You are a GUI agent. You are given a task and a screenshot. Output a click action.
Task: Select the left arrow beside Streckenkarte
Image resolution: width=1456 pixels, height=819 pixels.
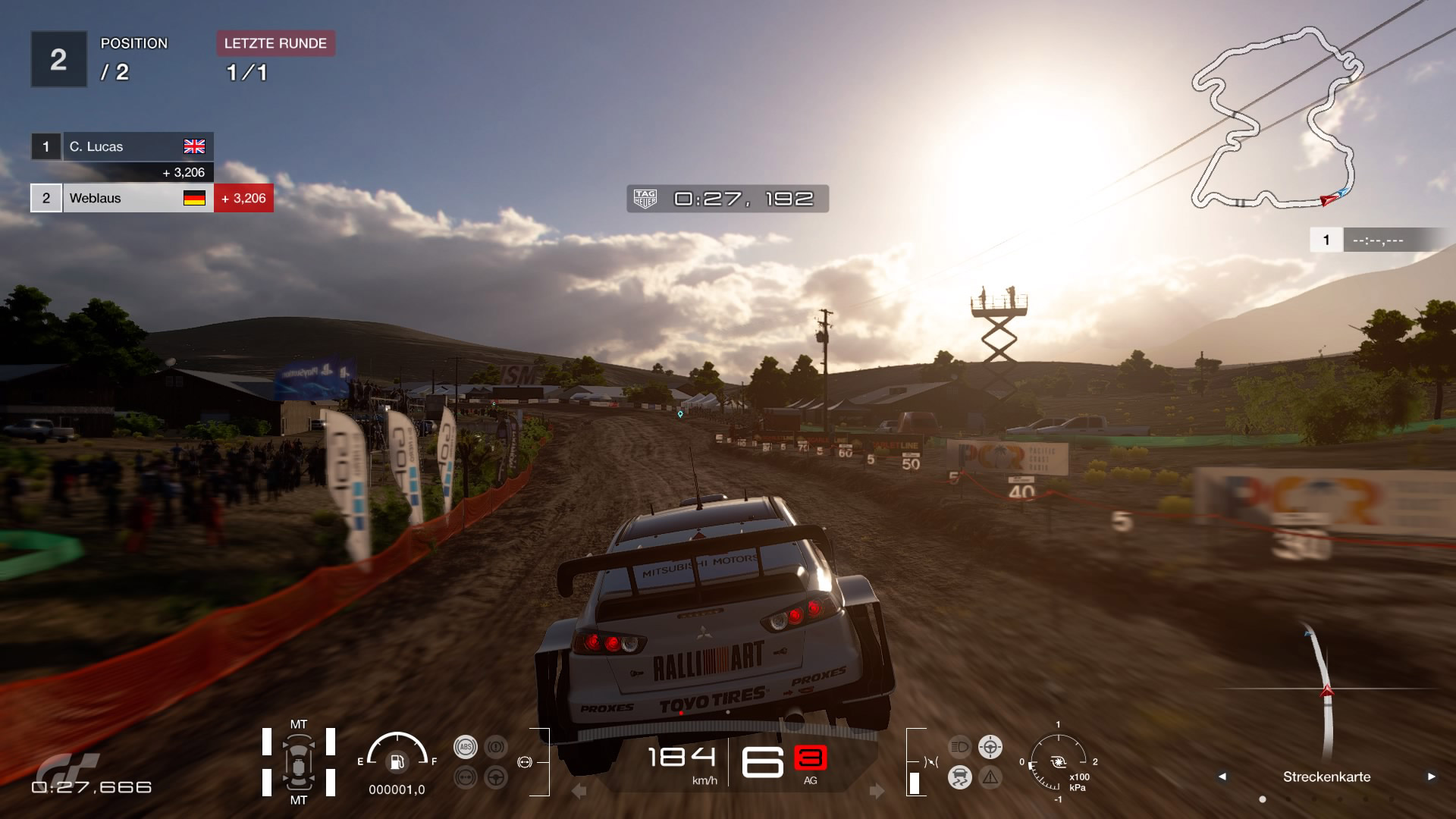(1222, 777)
